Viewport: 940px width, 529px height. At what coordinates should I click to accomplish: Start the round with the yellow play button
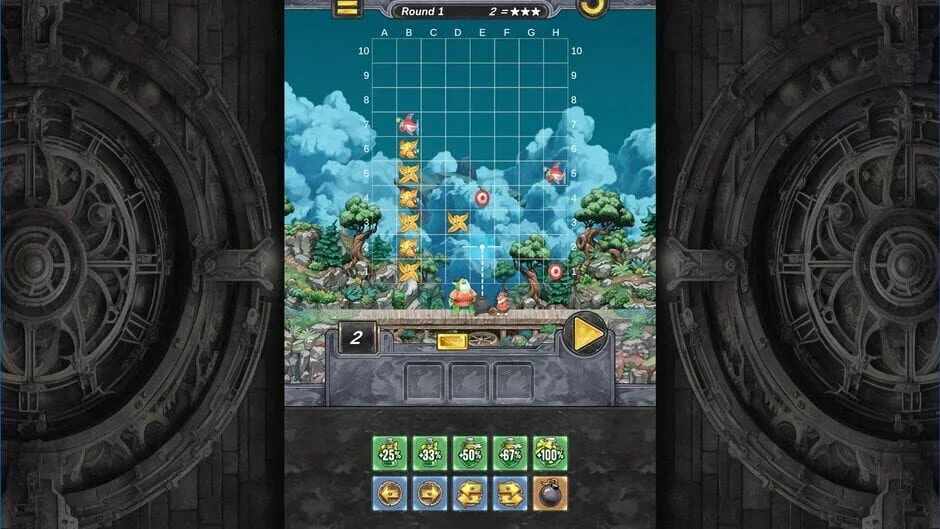coord(585,333)
